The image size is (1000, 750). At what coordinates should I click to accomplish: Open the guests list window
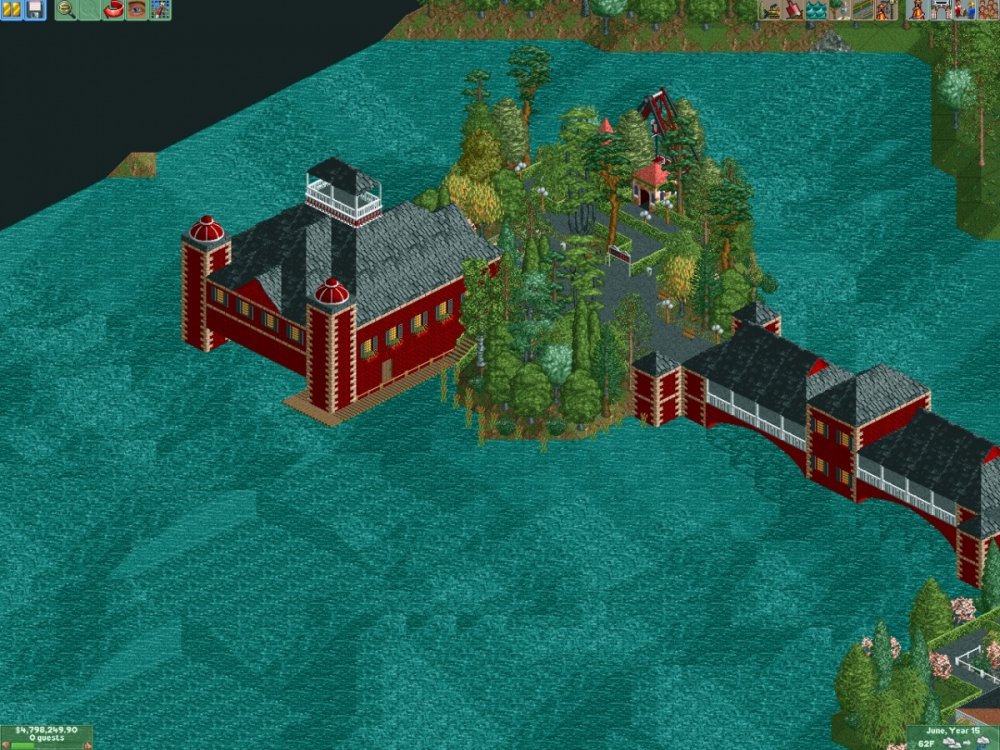tap(988, 10)
